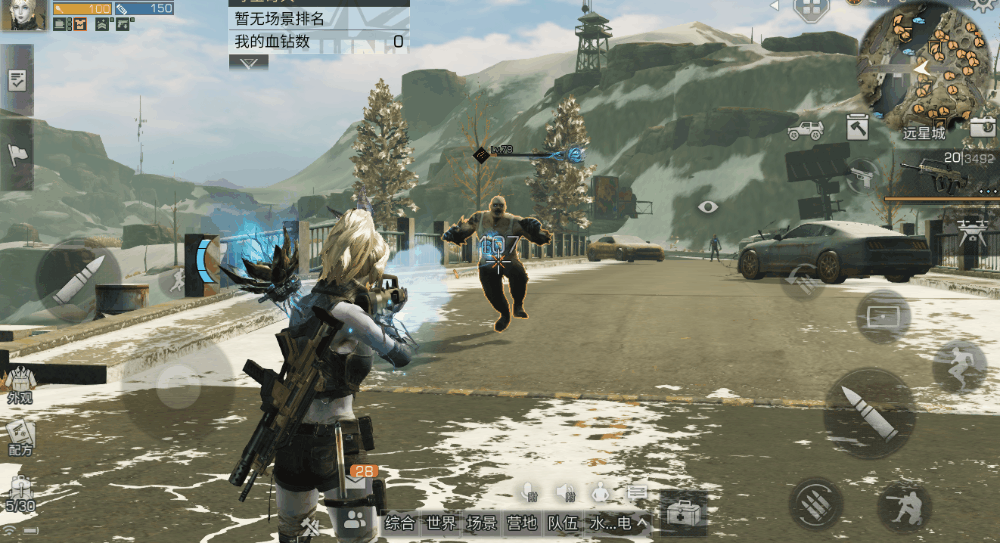Open the player character portrait
Viewport: 1000px width, 543px height.
23,15
